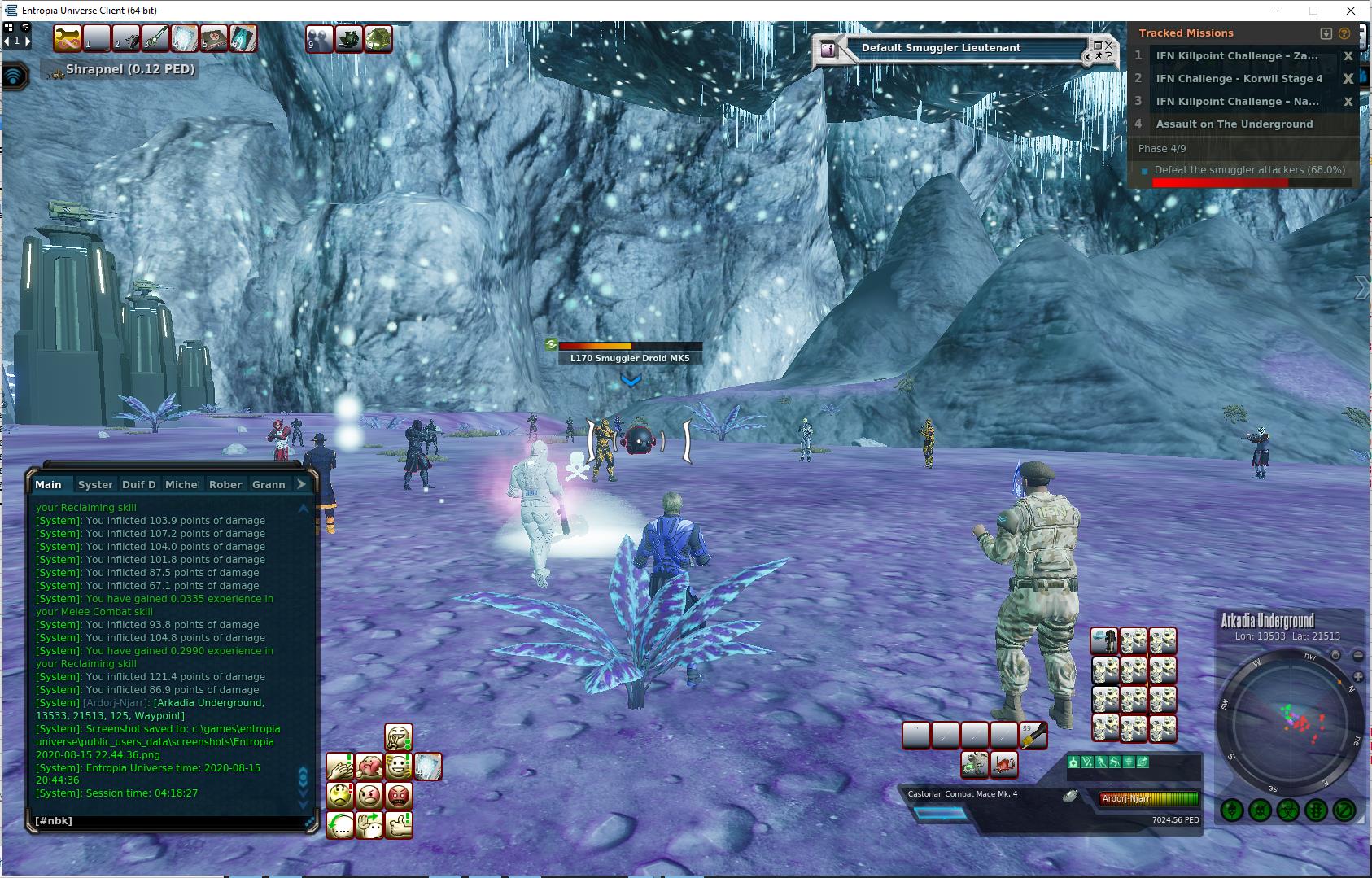Switch to the Syster chat tab
This screenshot has width=1372, height=878.
tap(95, 484)
